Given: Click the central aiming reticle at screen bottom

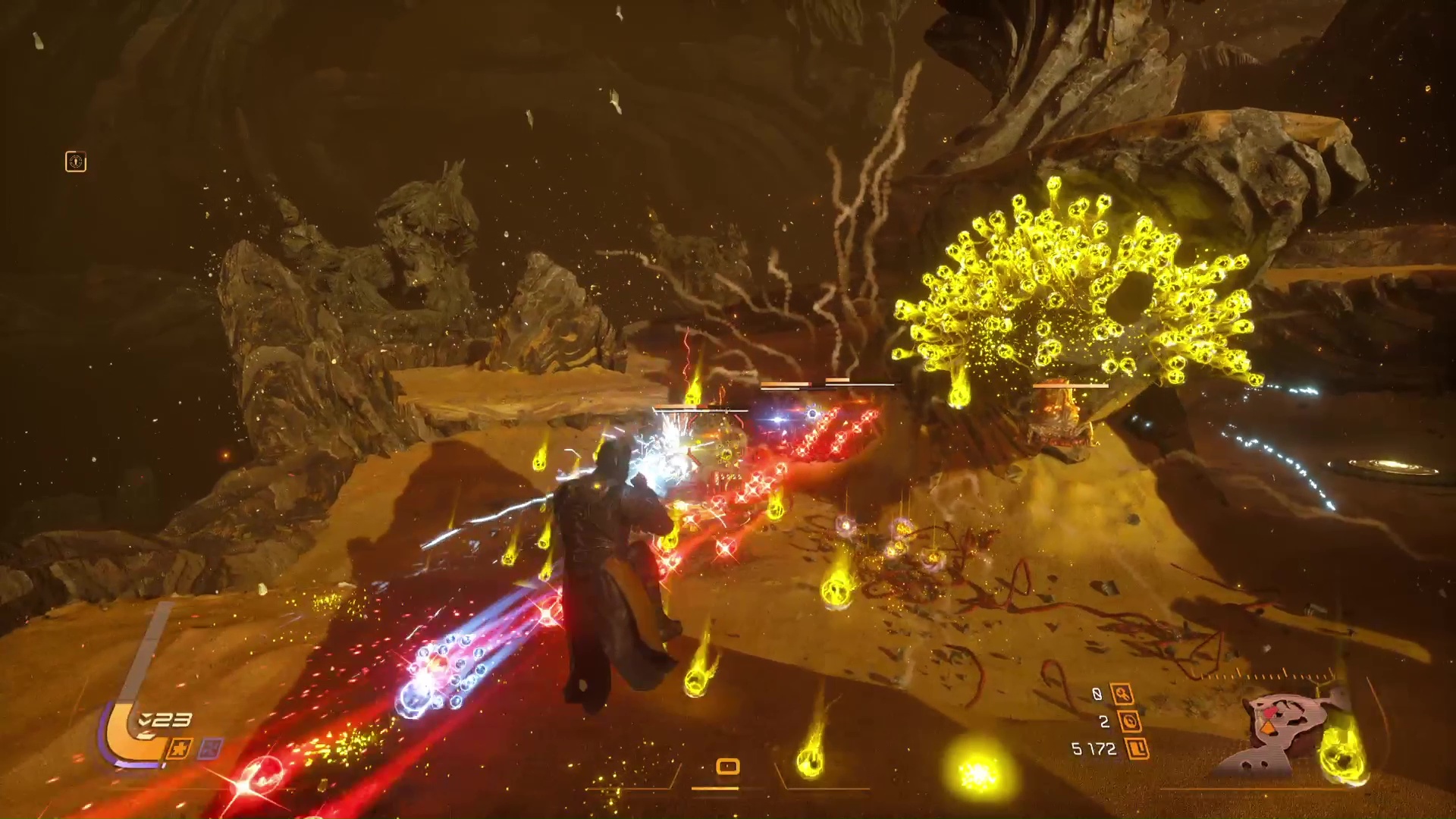Looking at the screenshot, I should (x=726, y=767).
